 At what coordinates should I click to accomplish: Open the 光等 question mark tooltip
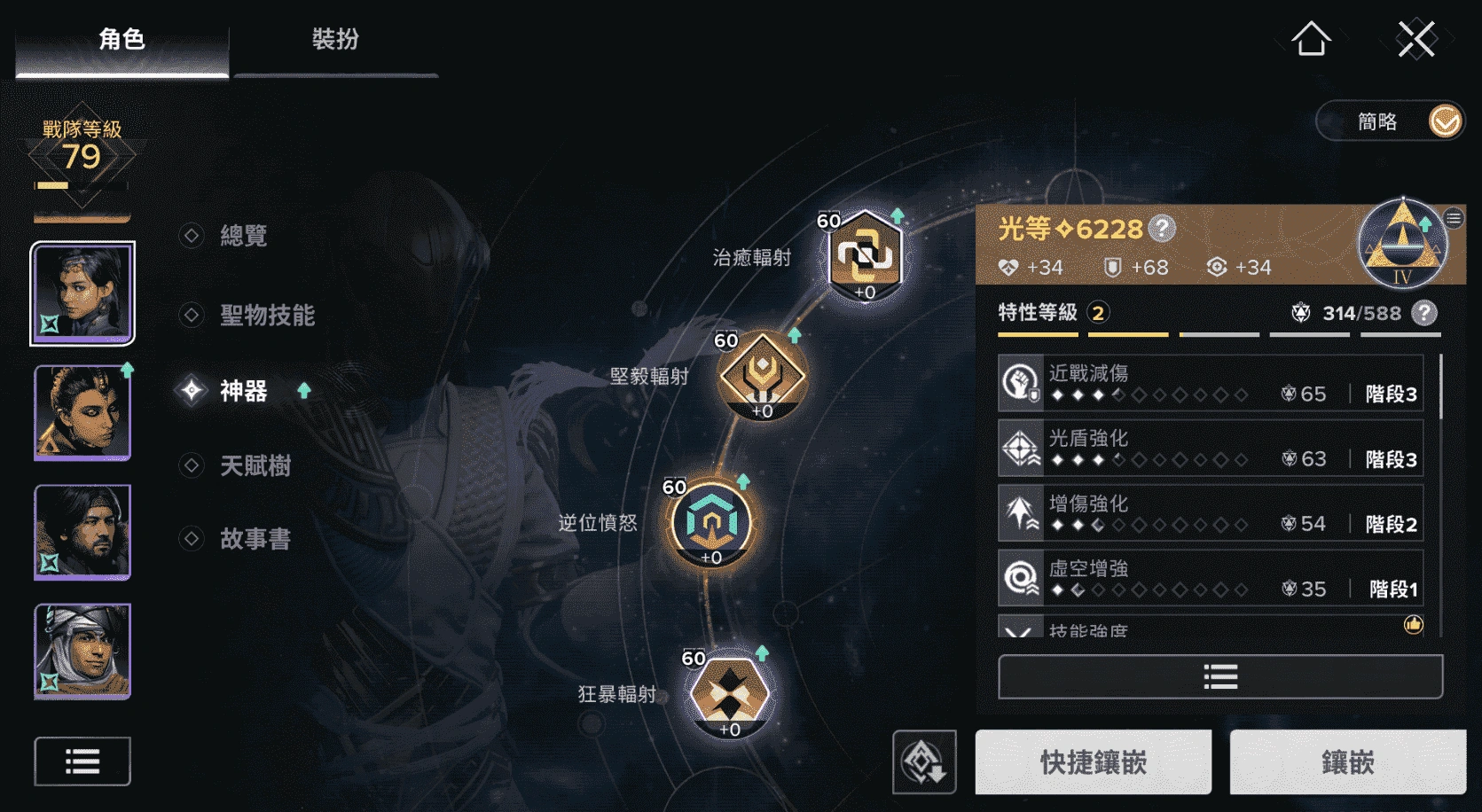(1162, 229)
